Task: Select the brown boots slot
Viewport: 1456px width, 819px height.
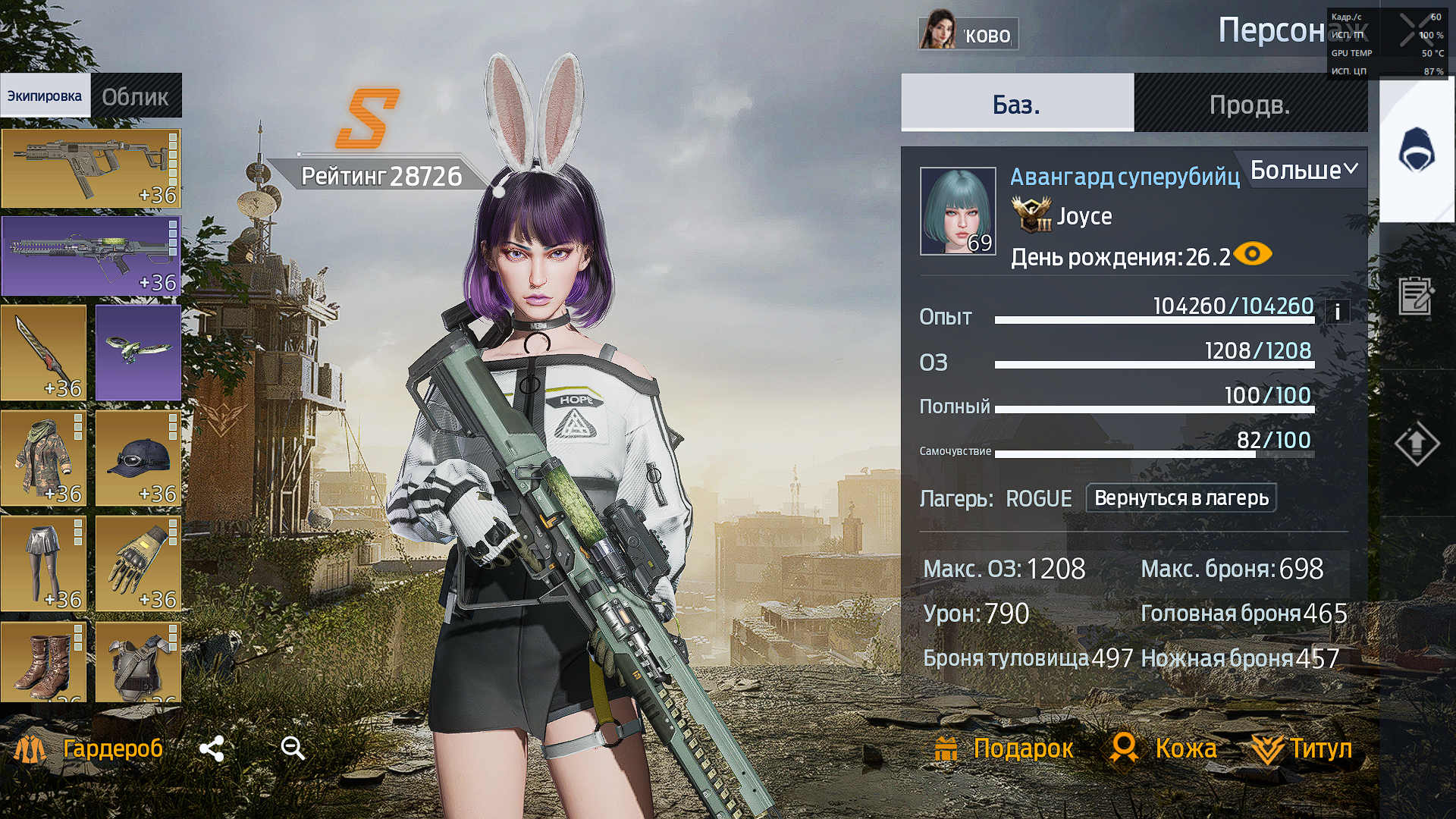Action: coord(43,662)
